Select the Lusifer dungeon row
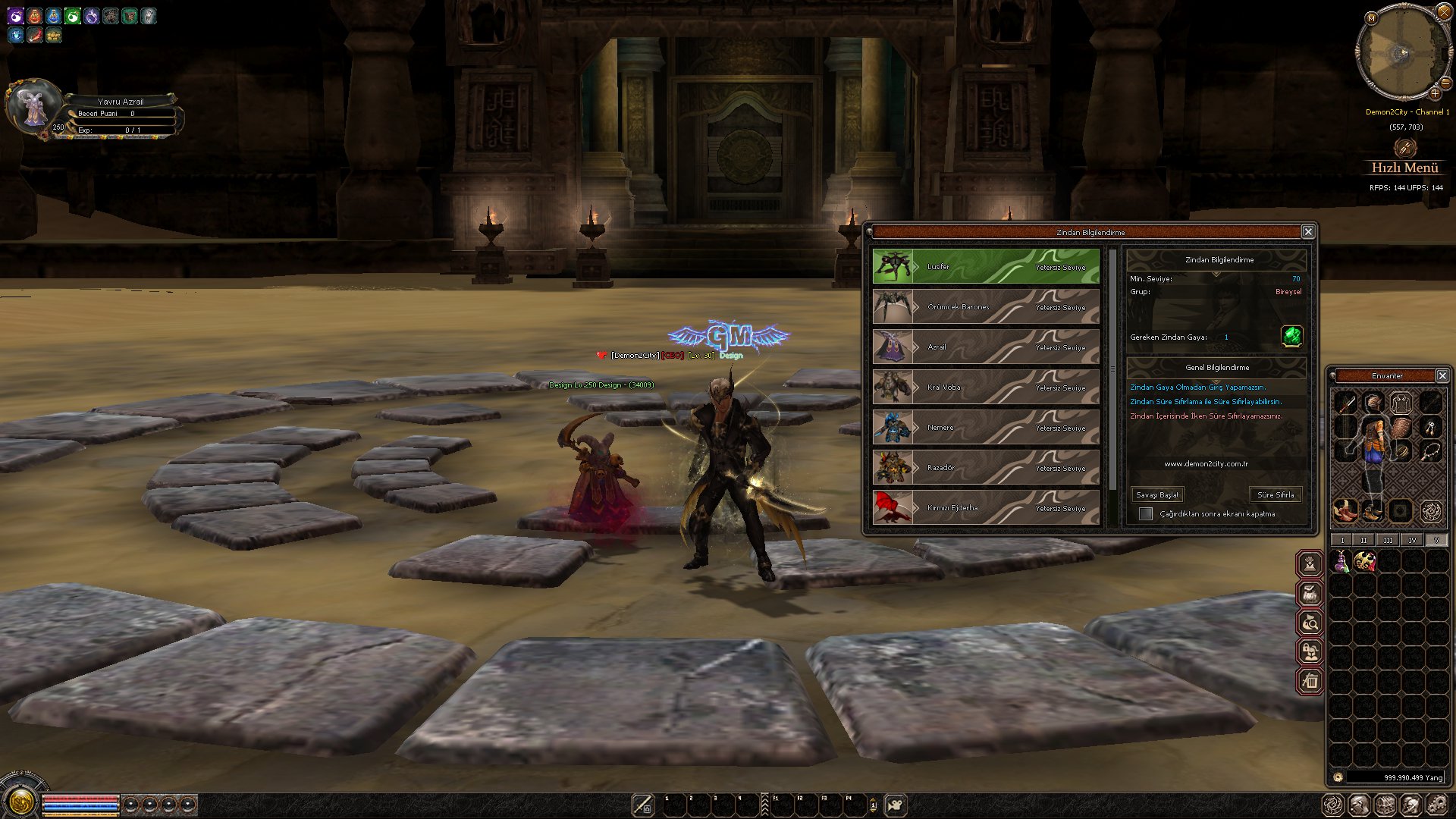This screenshot has height=819, width=1456. point(985,267)
